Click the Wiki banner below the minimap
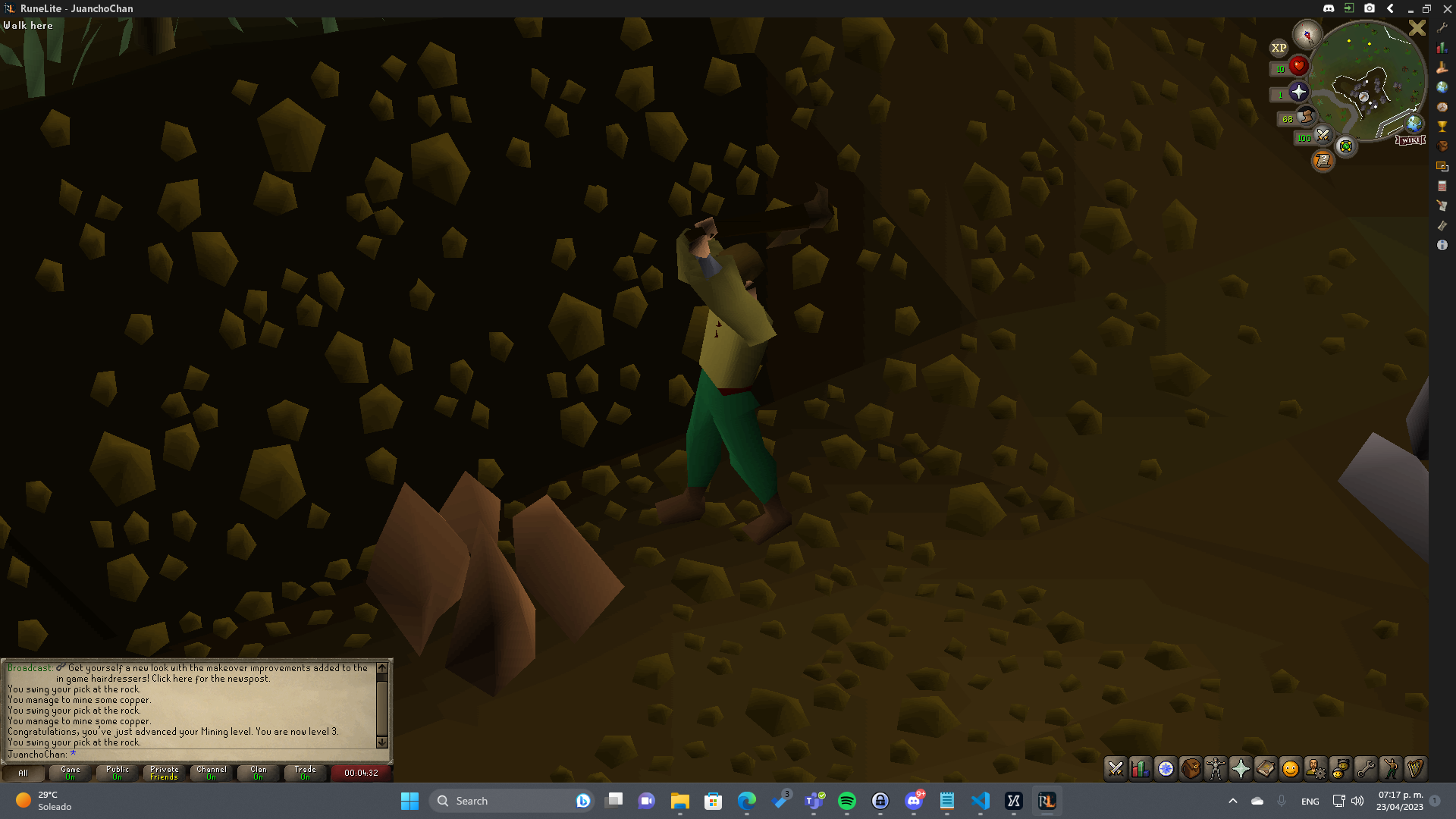 click(x=1410, y=140)
